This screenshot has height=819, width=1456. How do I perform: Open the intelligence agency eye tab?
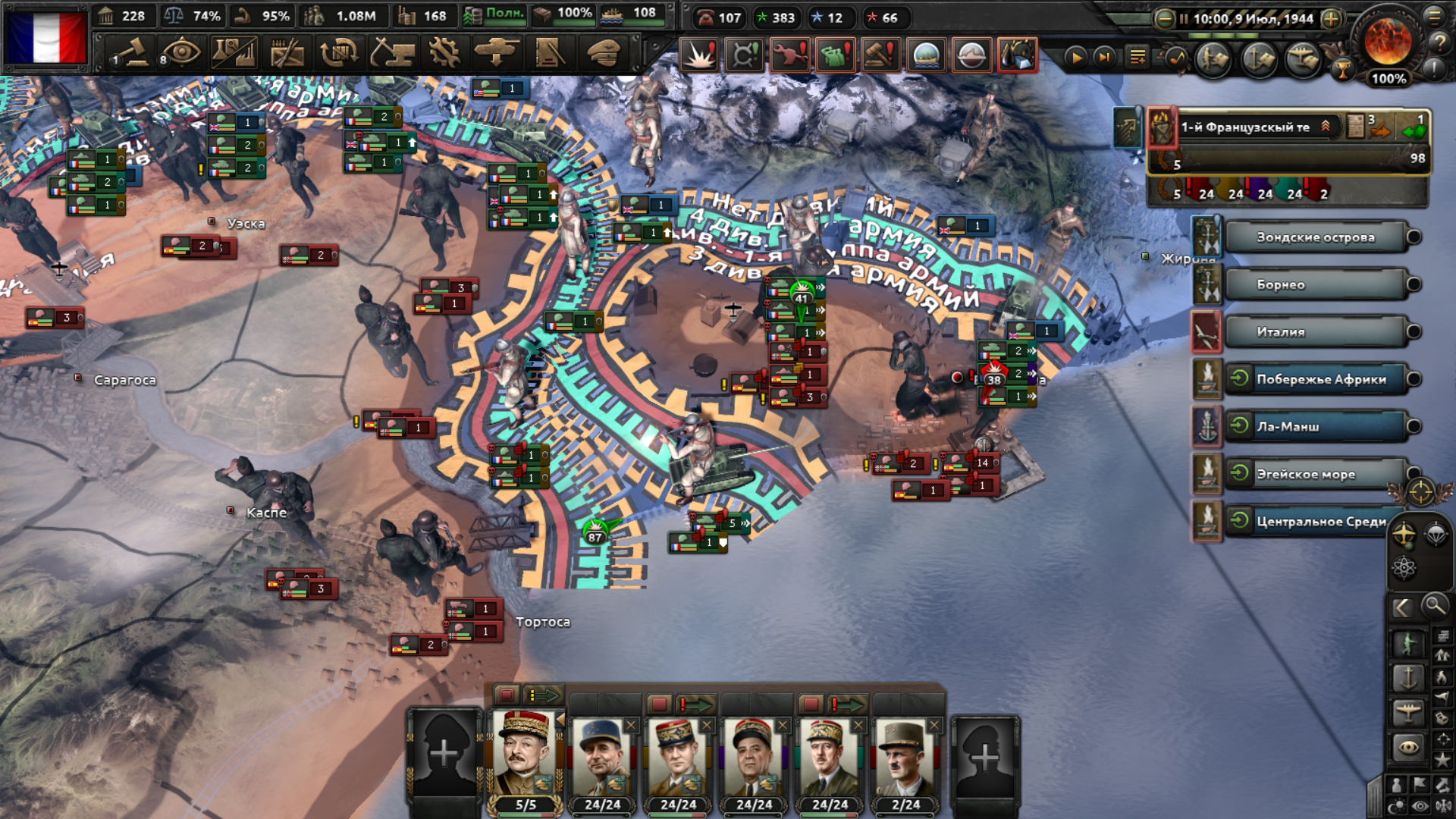pyautogui.click(x=180, y=54)
